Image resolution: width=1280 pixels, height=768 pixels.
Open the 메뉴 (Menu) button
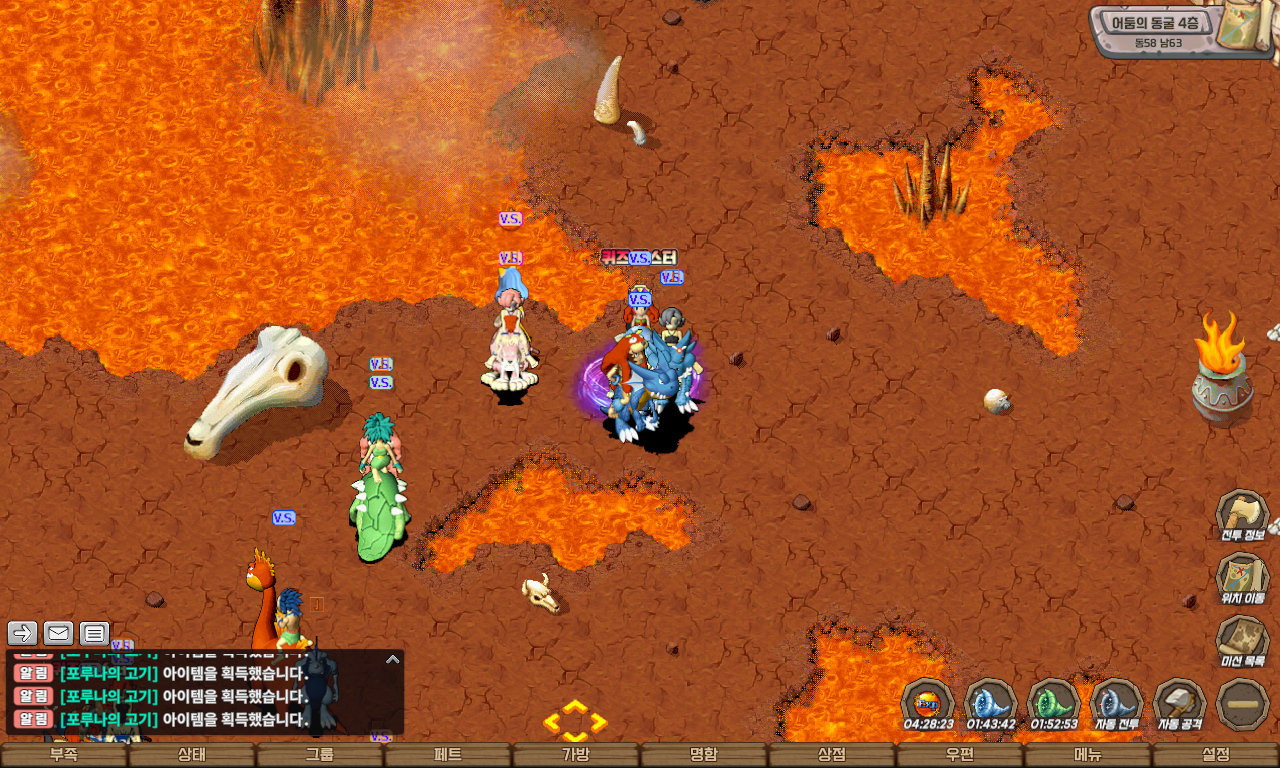(x=1087, y=755)
